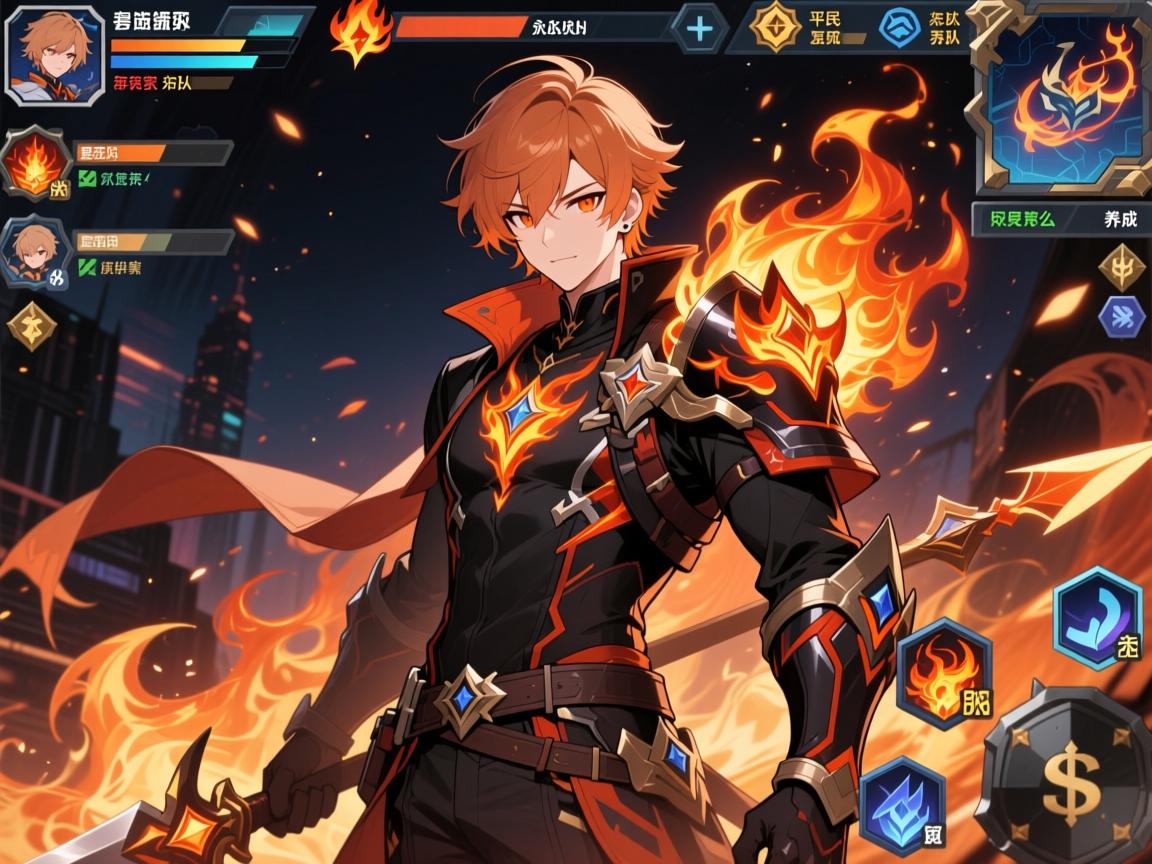
Task: Click the gold diamond icon on left edge
Action: point(31,326)
